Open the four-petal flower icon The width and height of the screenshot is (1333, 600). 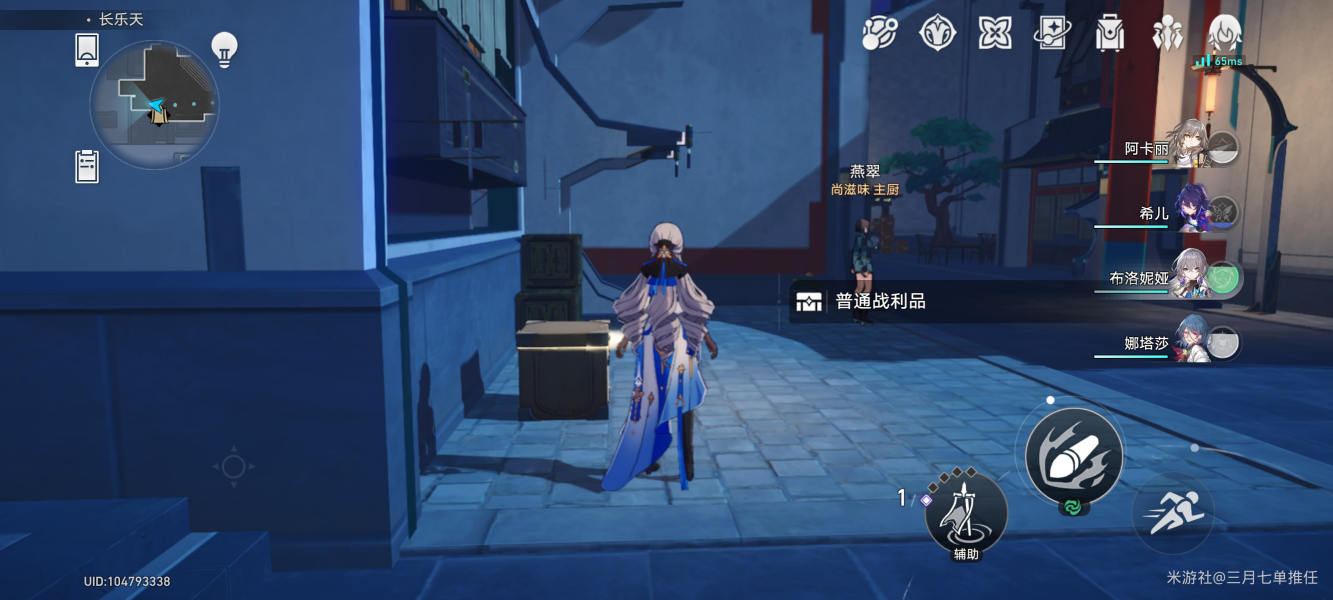point(994,33)
